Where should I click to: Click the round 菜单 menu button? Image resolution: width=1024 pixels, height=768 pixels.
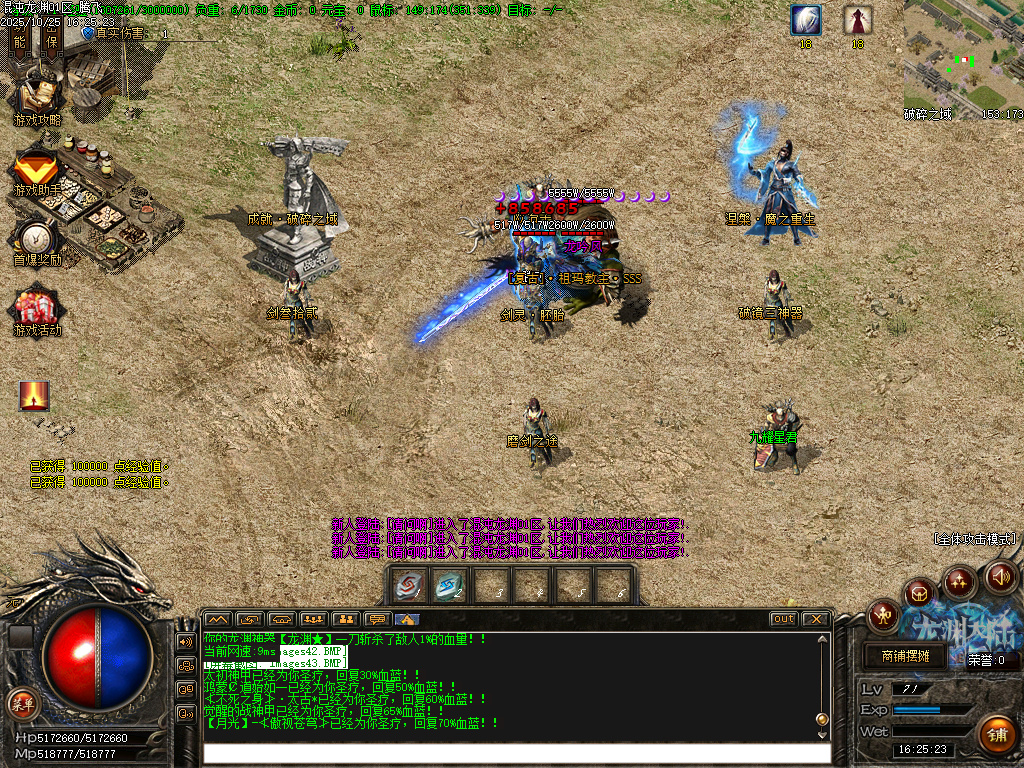22,702
